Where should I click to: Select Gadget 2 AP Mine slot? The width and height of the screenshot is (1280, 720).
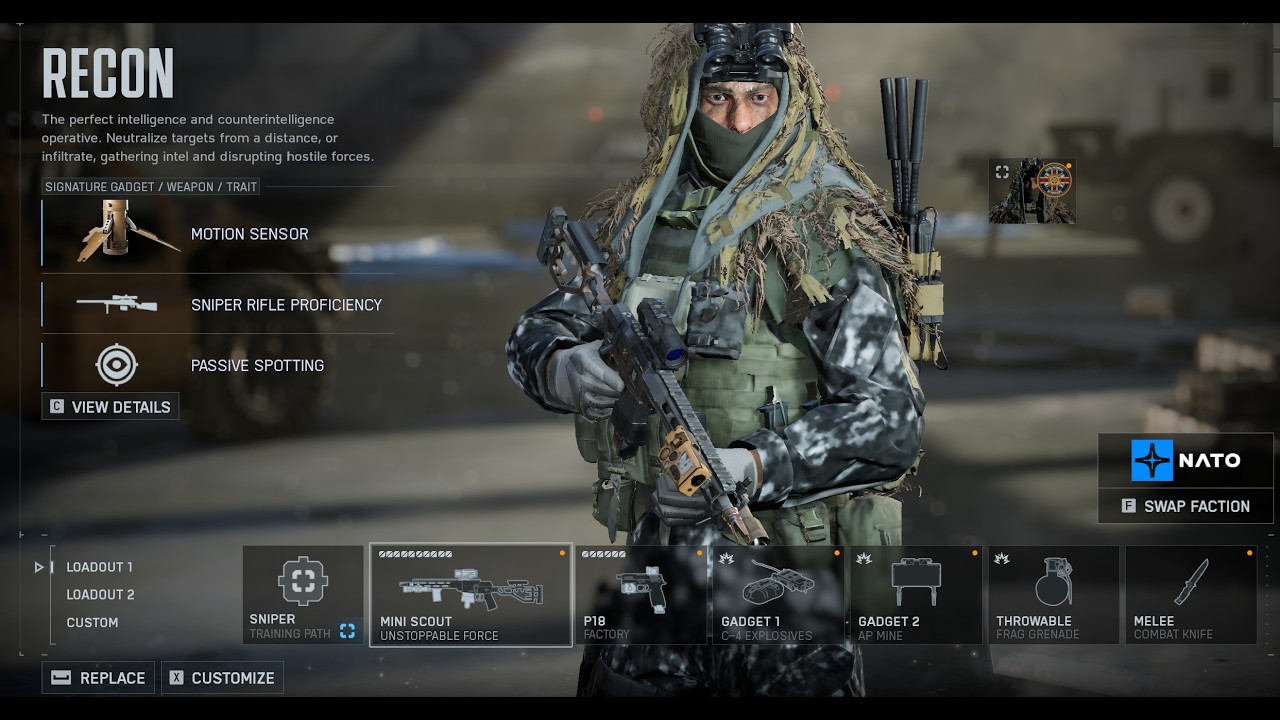point(916,595)
